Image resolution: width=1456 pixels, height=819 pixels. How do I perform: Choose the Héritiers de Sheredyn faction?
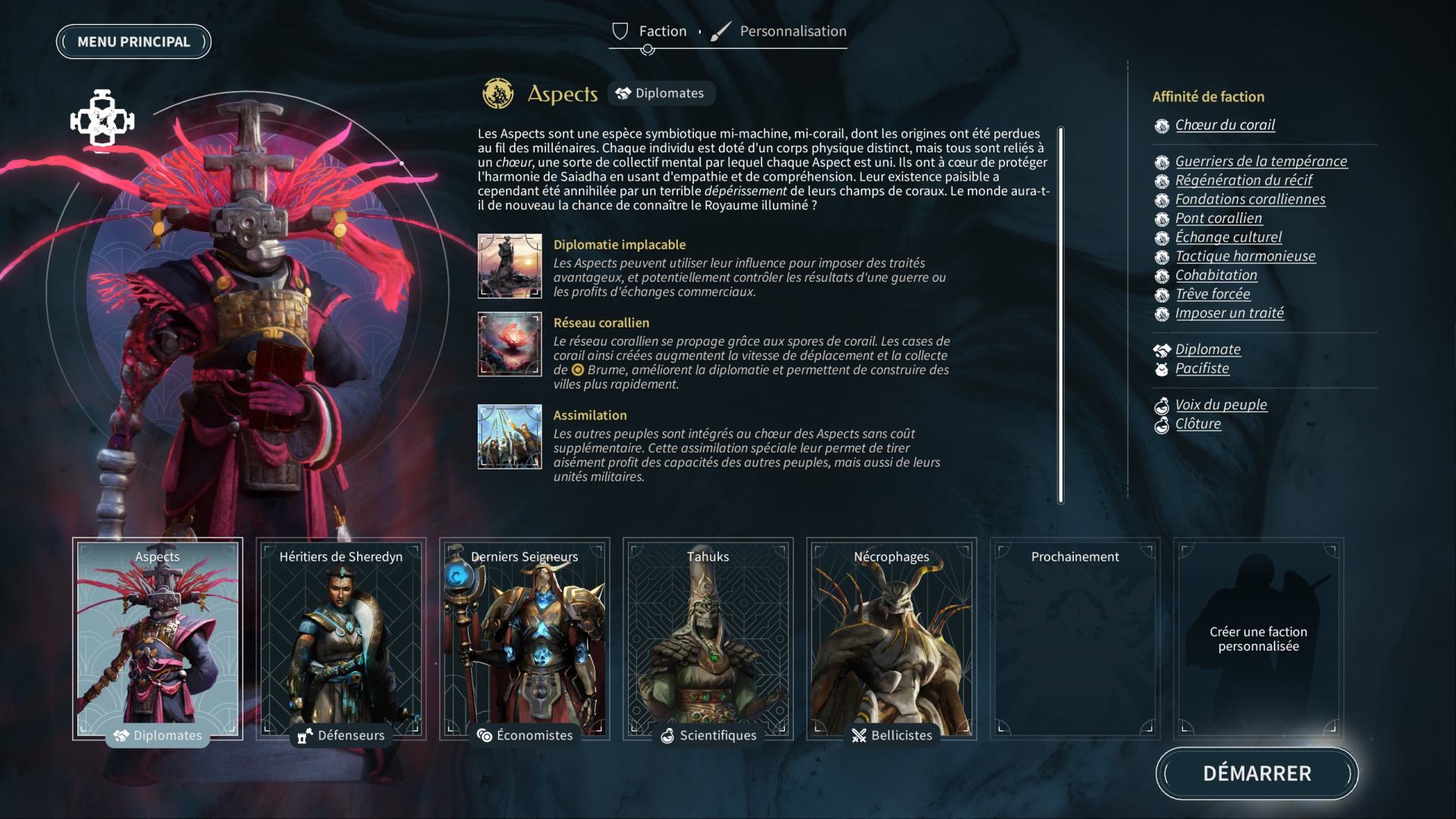341,639
